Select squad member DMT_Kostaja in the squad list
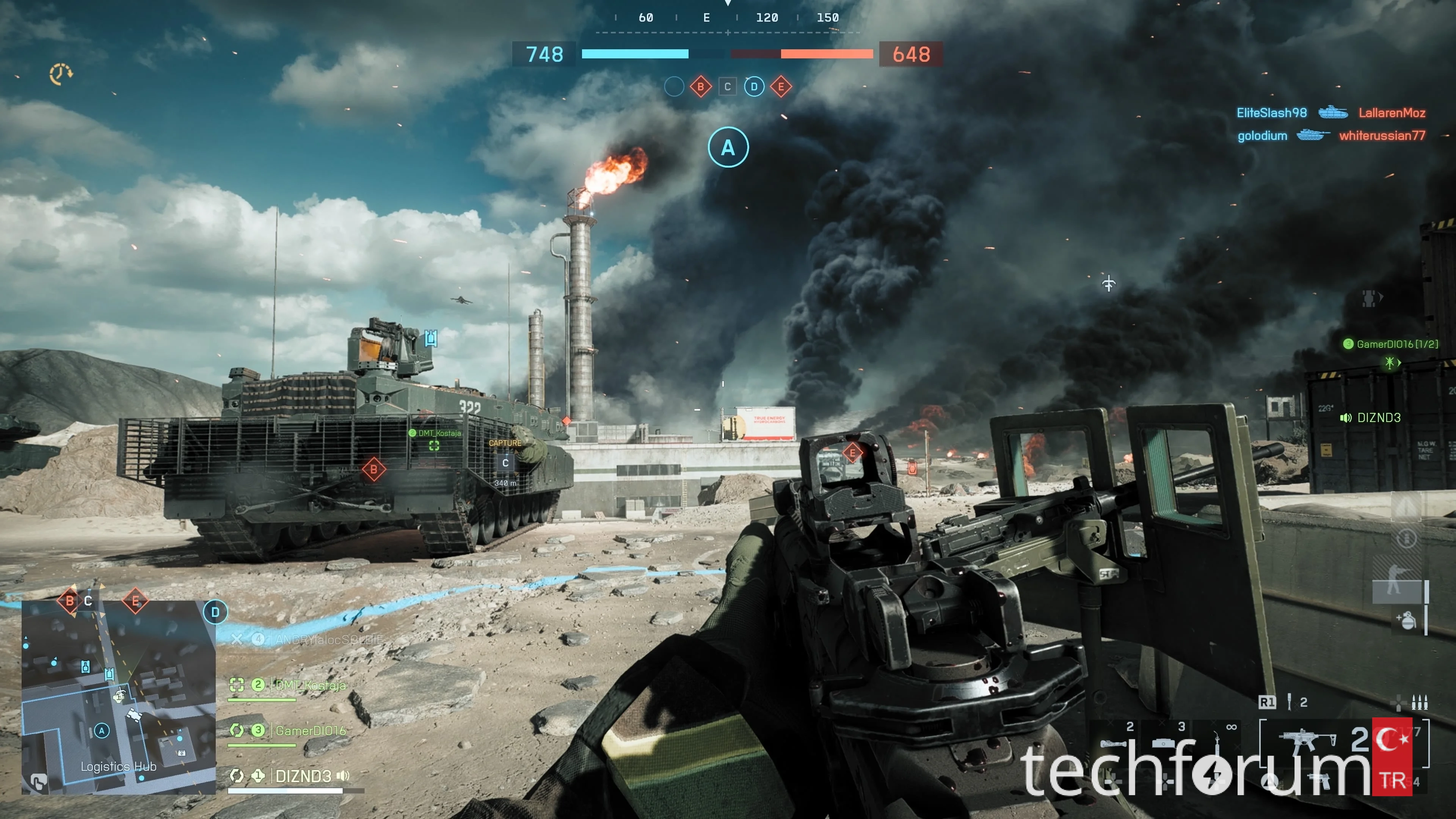Screen dimensions: 1456x819 tap(310, 686)
